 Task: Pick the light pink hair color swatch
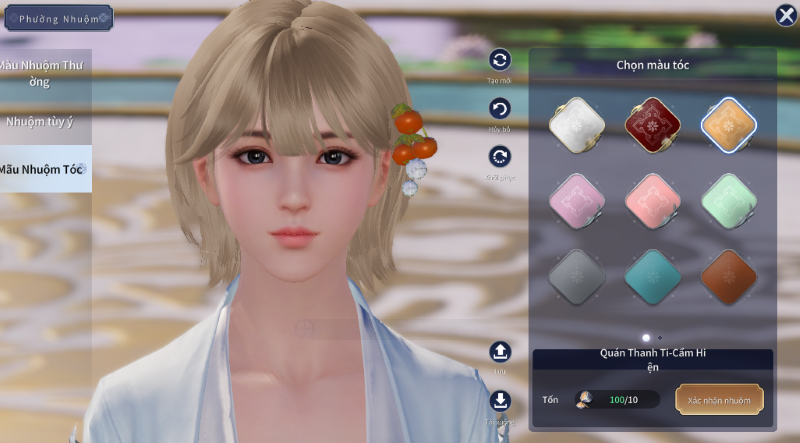coord(576,199)
